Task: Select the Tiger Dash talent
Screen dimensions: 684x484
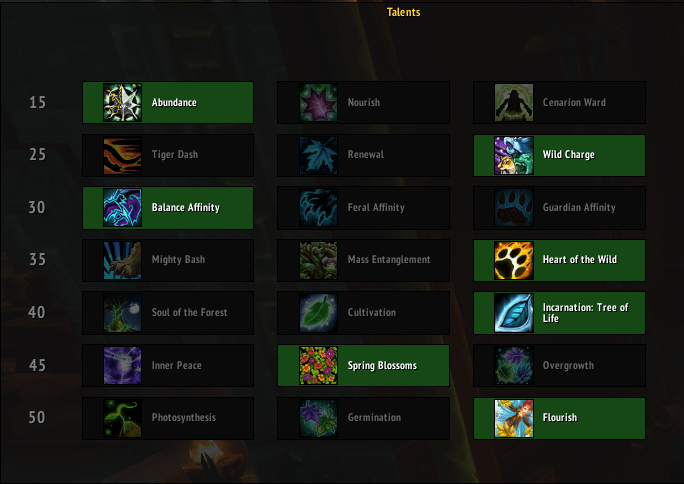Action: coord(168,155)
